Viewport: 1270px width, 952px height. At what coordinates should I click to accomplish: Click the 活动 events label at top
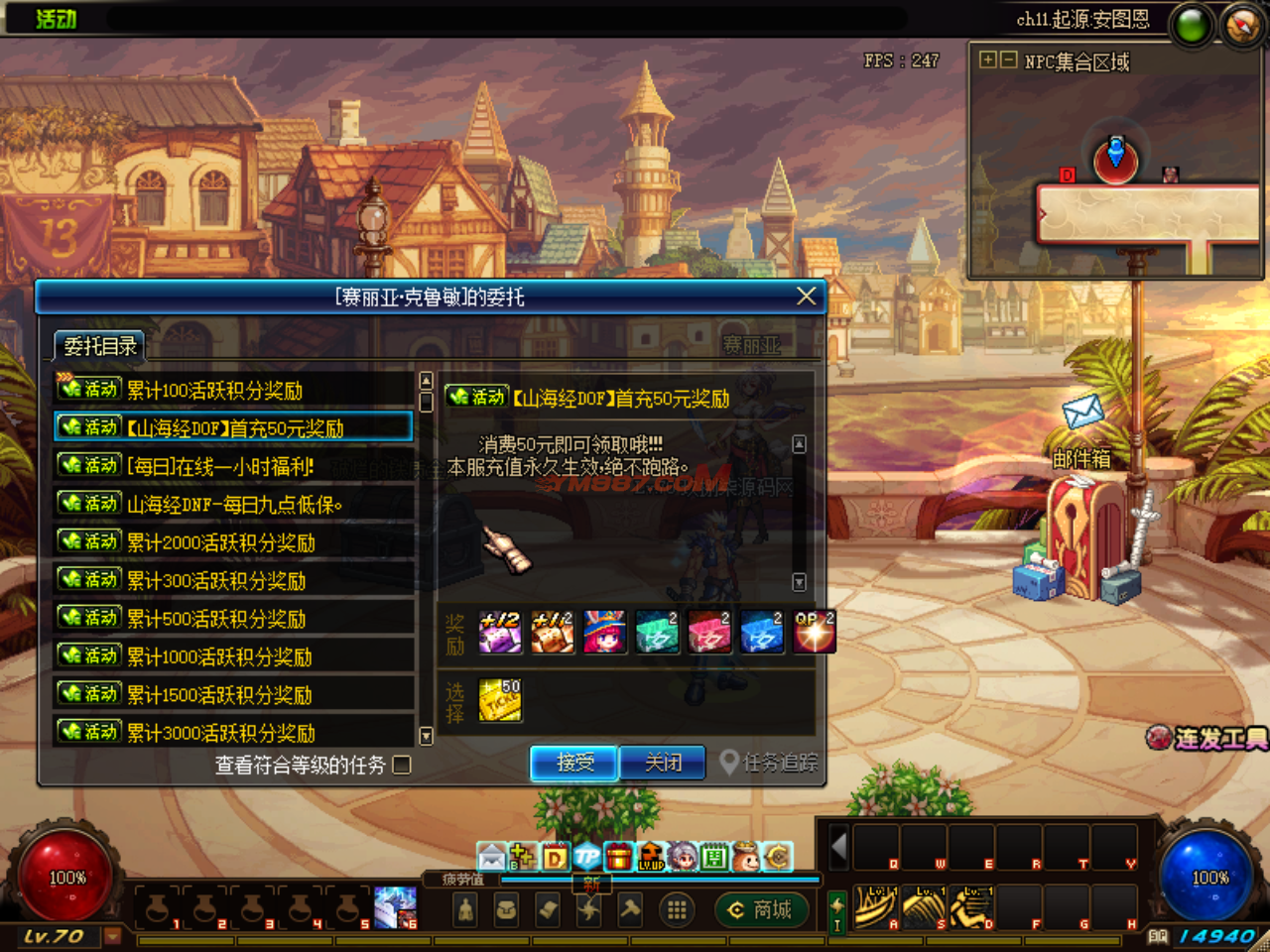pos(56,19)
